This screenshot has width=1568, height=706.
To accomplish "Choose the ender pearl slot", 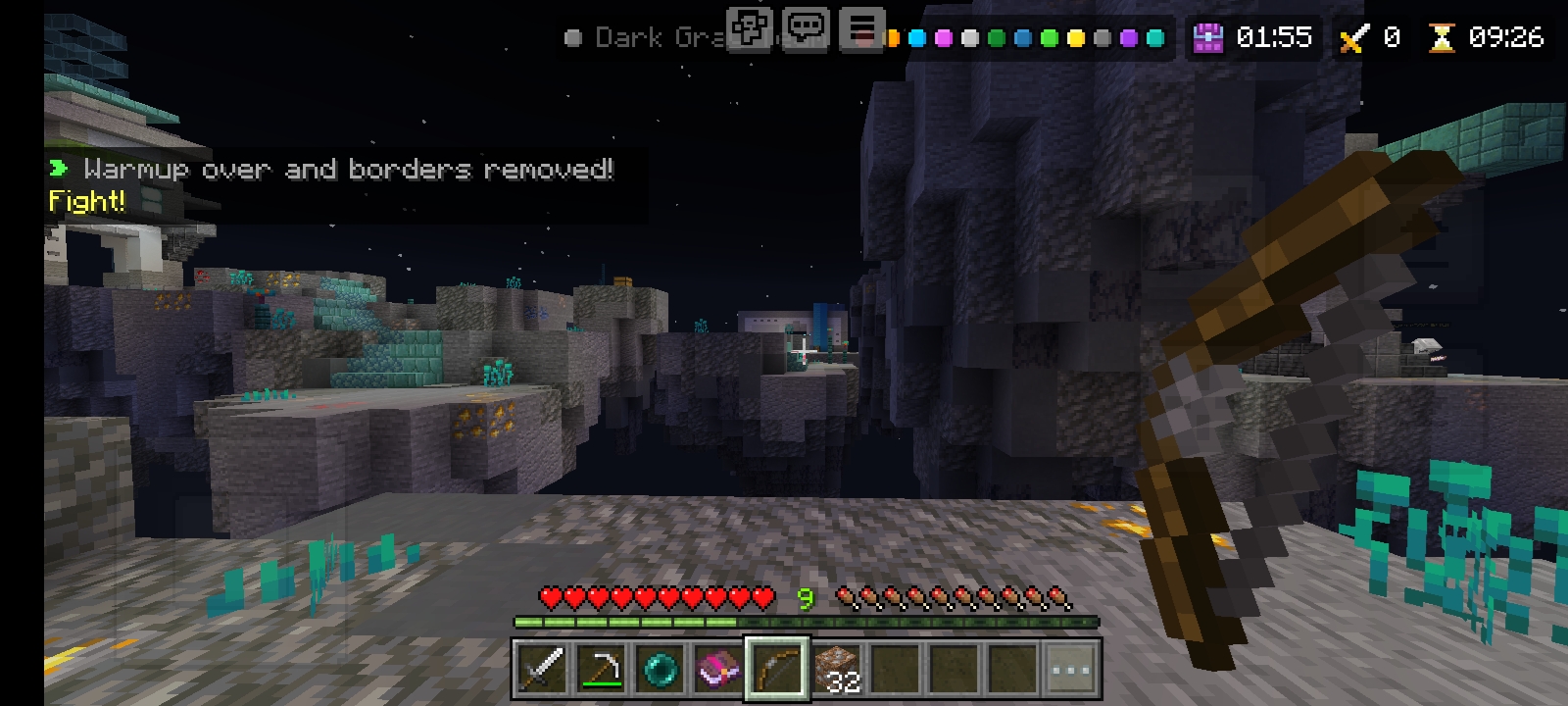I will click(x=660, y=670).
